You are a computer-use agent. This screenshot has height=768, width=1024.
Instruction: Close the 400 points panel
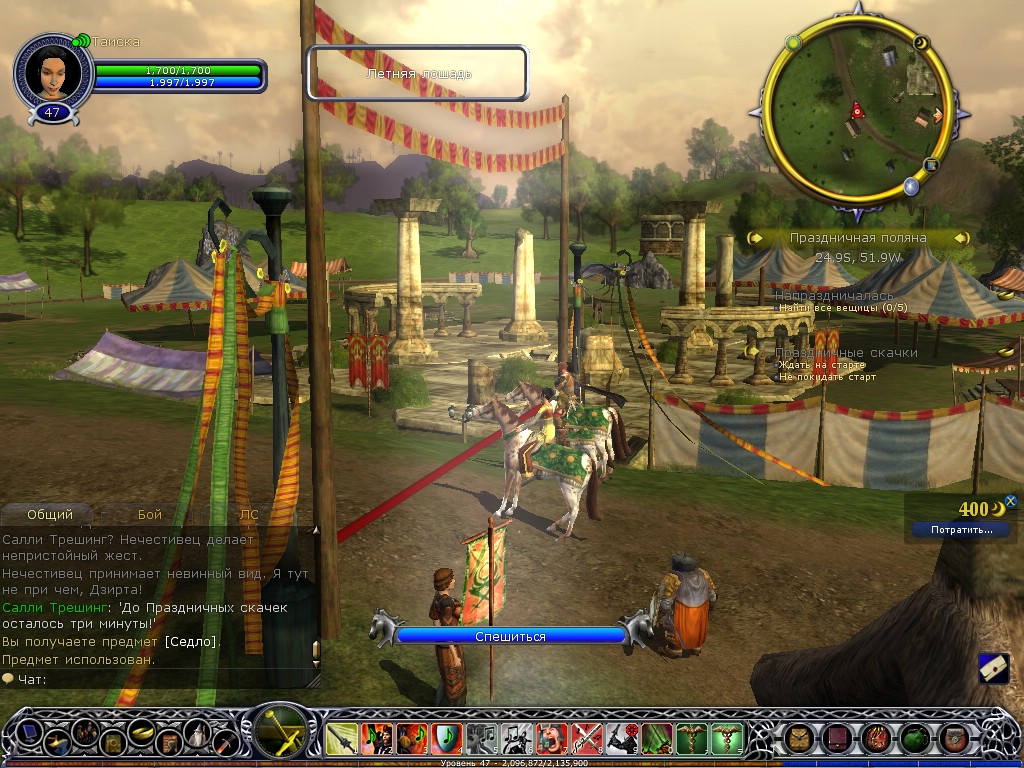(1011, 501)
